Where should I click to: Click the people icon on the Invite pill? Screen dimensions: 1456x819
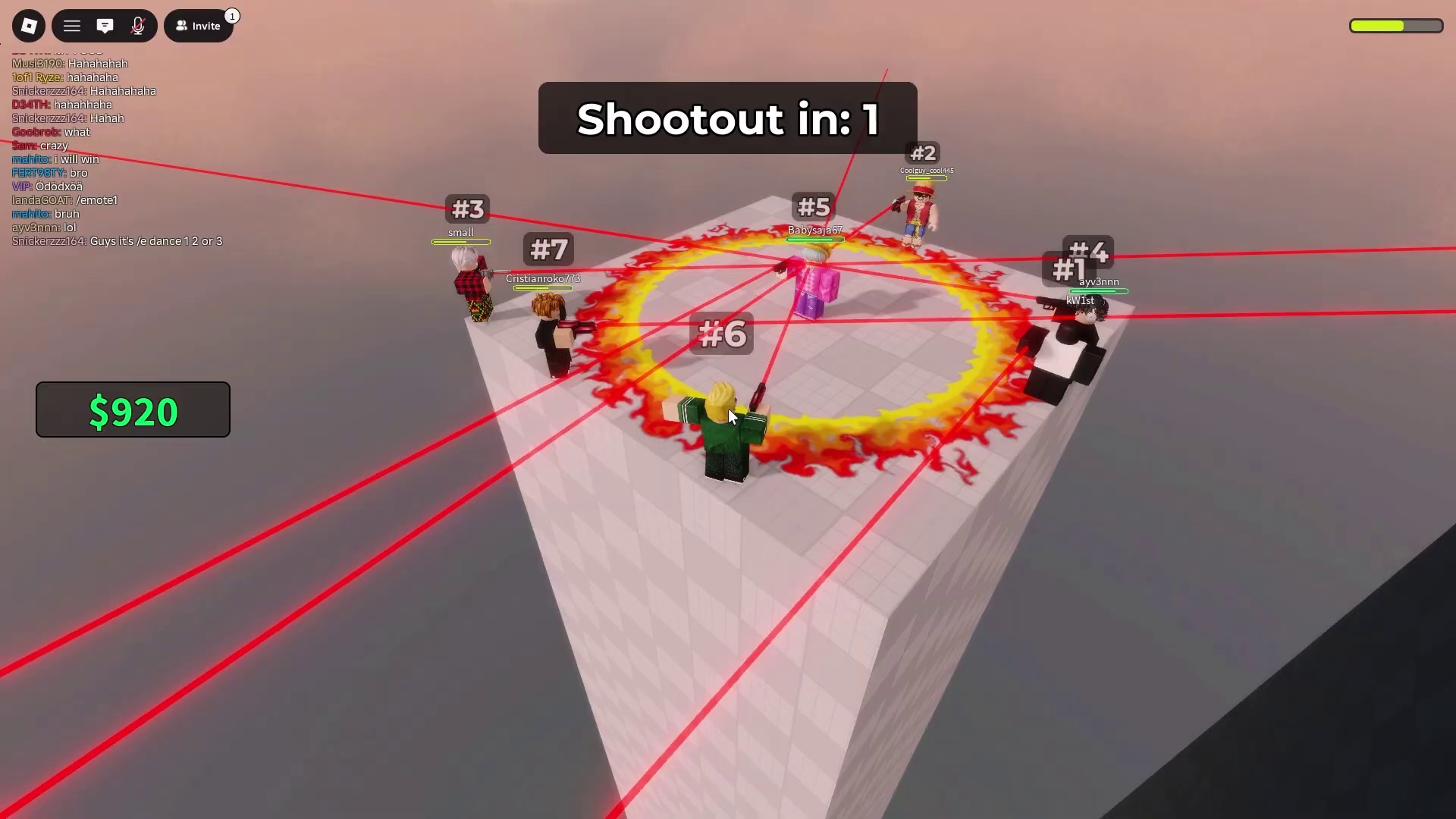tap(181, 25)
